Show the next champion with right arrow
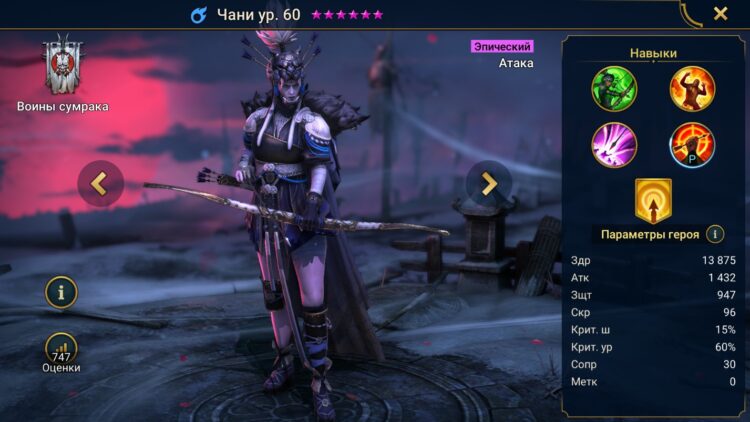Screen dimensions: 750x422 (x=489, y=183)
